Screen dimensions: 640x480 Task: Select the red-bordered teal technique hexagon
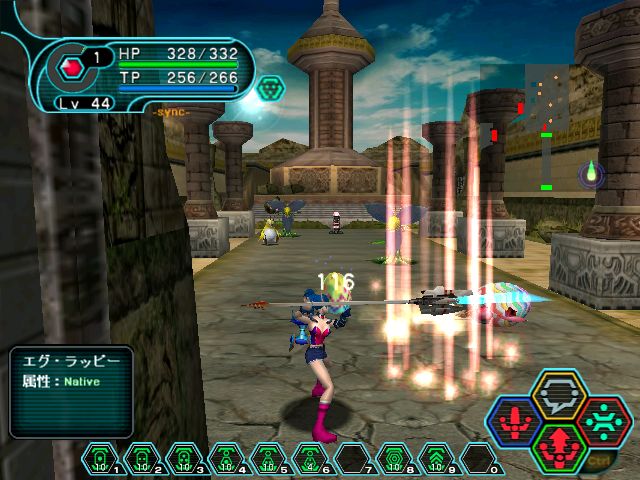pos(603,420)
